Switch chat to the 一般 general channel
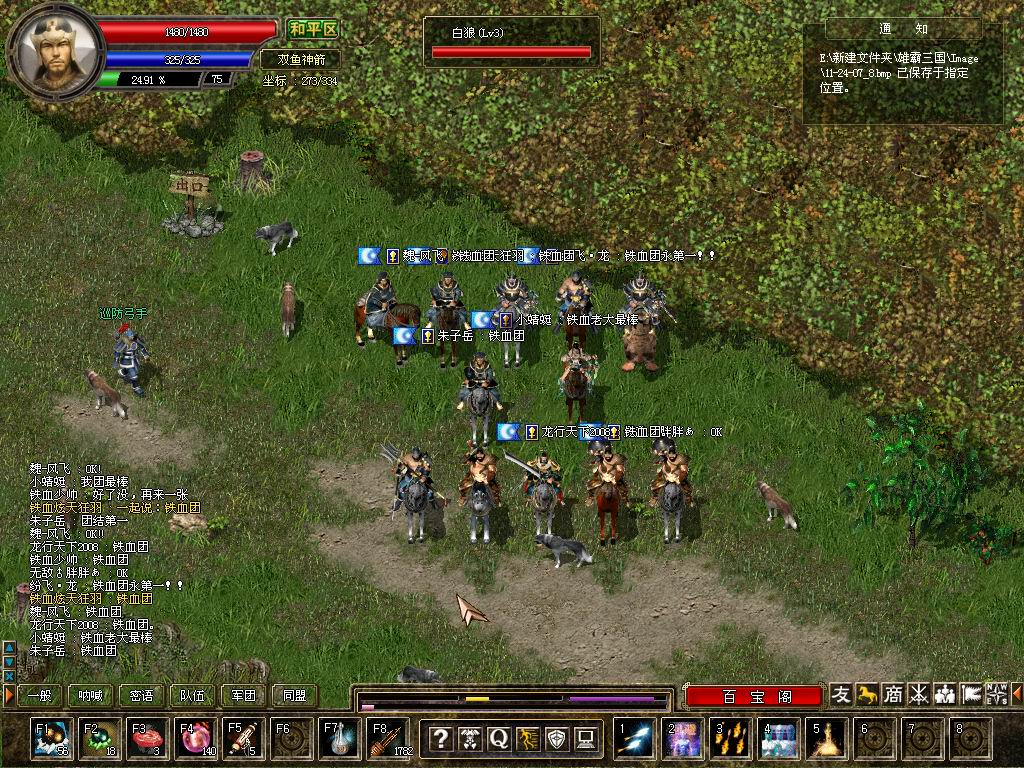This screenshot has height=768, width=1024. click(x=39, y=695)
